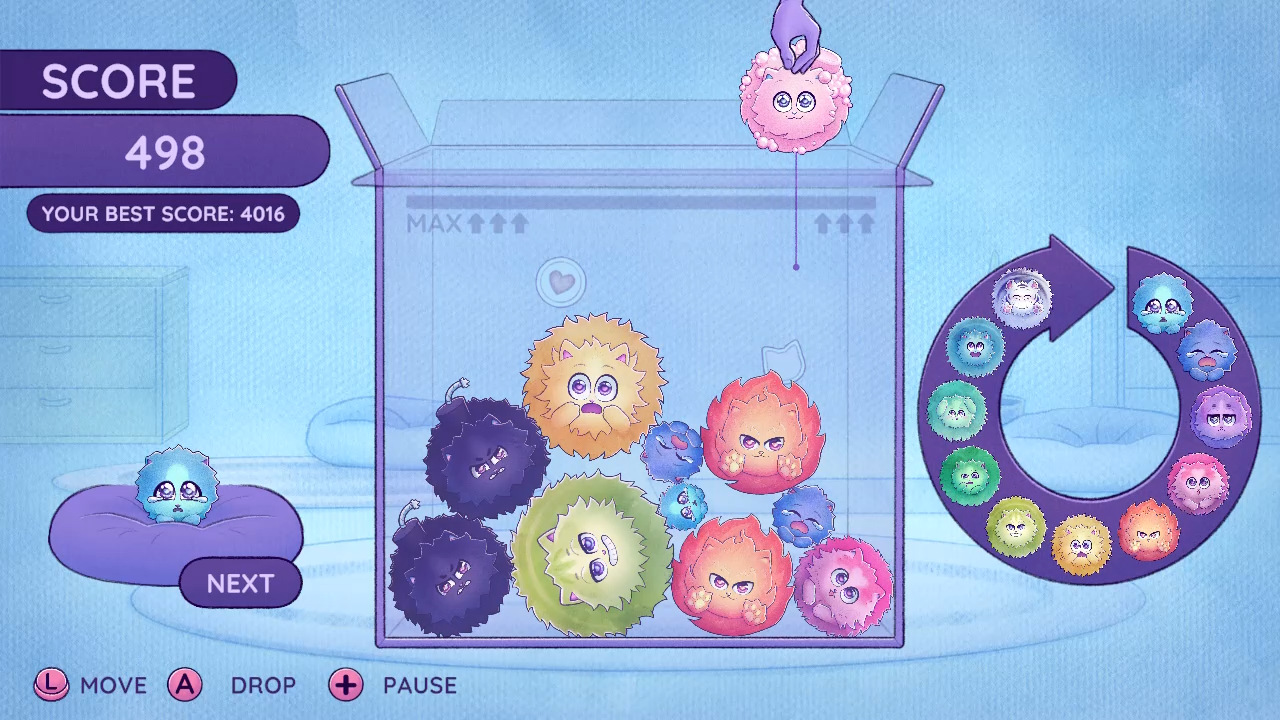Select the crying dark-blue cat on the wheel
The width and height of the screenshot is (1280, 720).
tap(1205, 352)
